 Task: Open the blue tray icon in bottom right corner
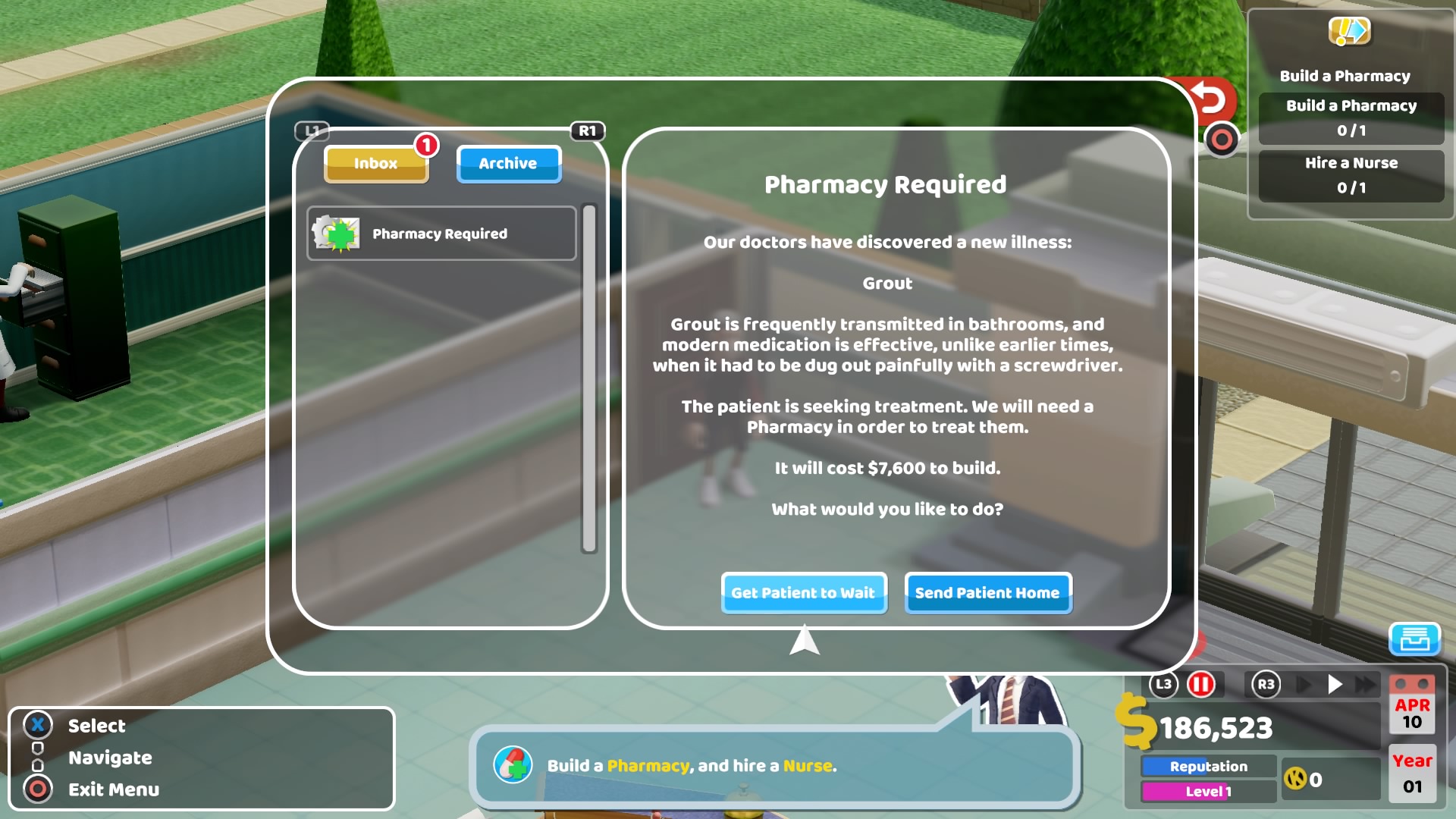click(x=1415, y=641)
